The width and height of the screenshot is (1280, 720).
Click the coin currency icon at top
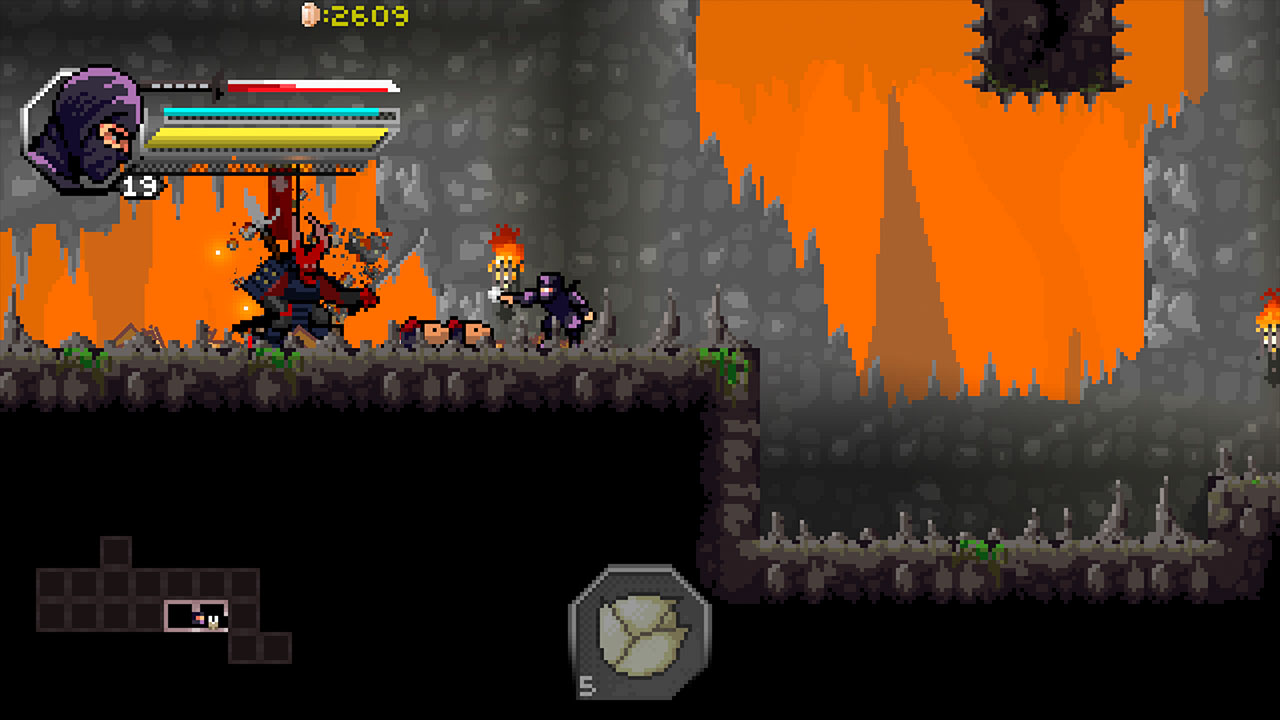click(310, 16)
